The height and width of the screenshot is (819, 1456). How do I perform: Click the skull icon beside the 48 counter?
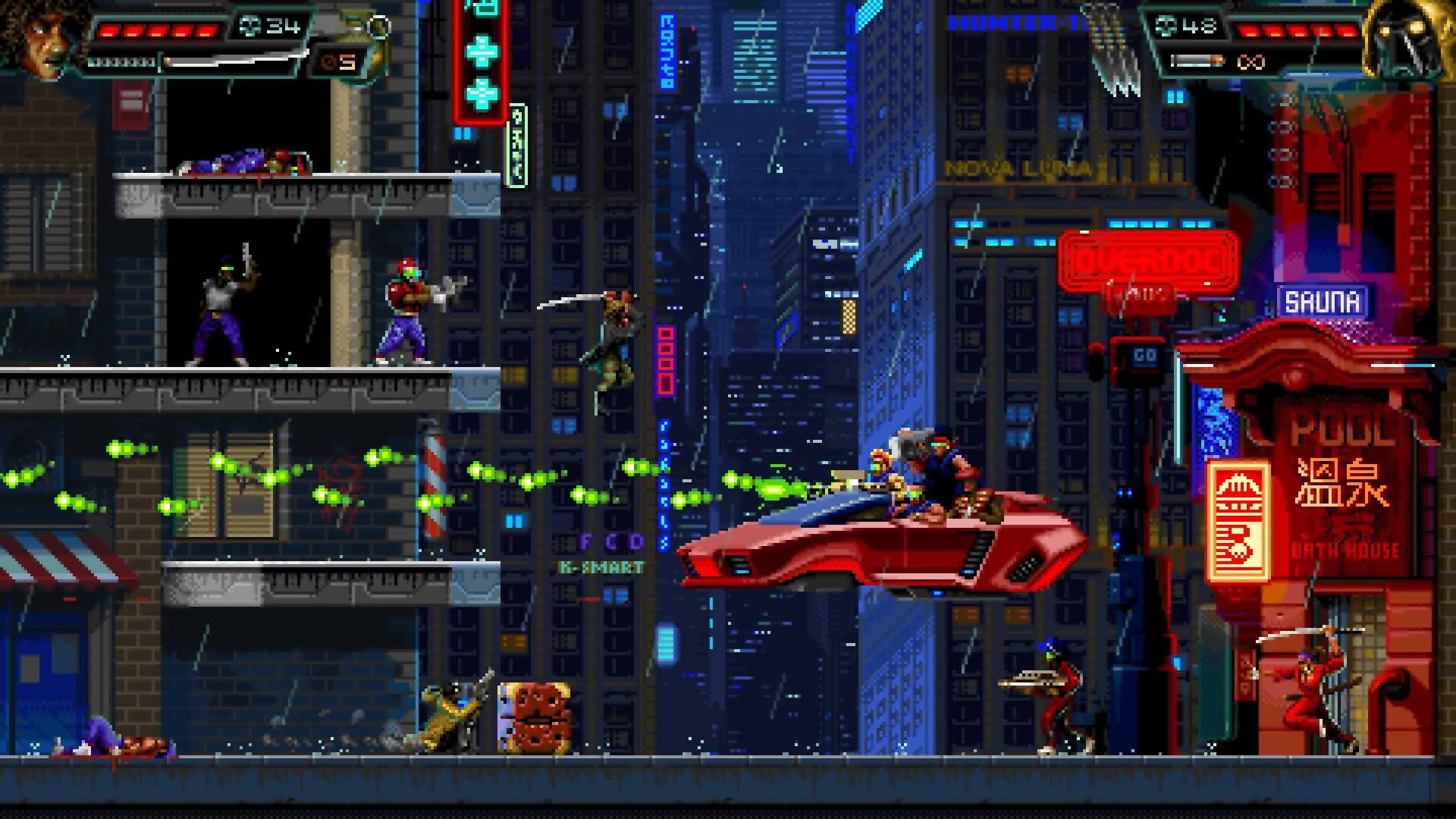coord(1166,24)
